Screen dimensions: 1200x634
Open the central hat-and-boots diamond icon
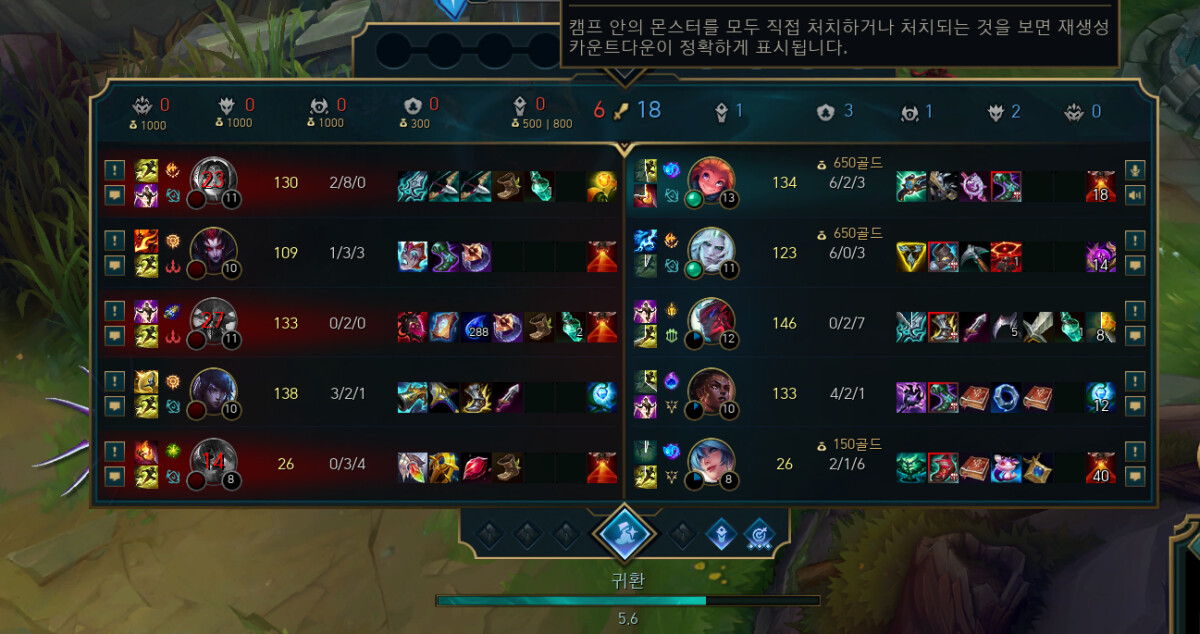tap(624, 533)
